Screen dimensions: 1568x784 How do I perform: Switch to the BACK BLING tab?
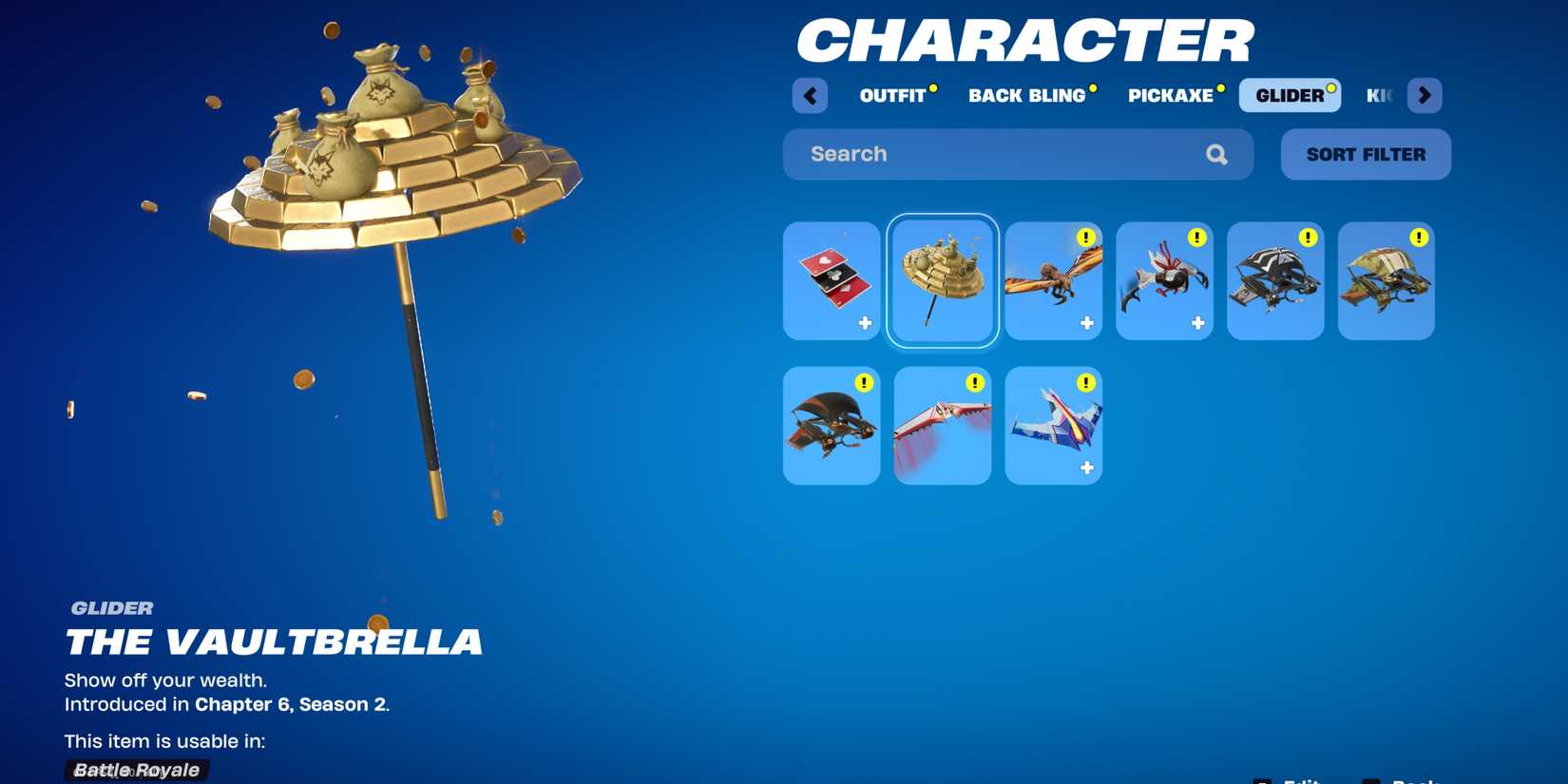(x=1026, y=95)
